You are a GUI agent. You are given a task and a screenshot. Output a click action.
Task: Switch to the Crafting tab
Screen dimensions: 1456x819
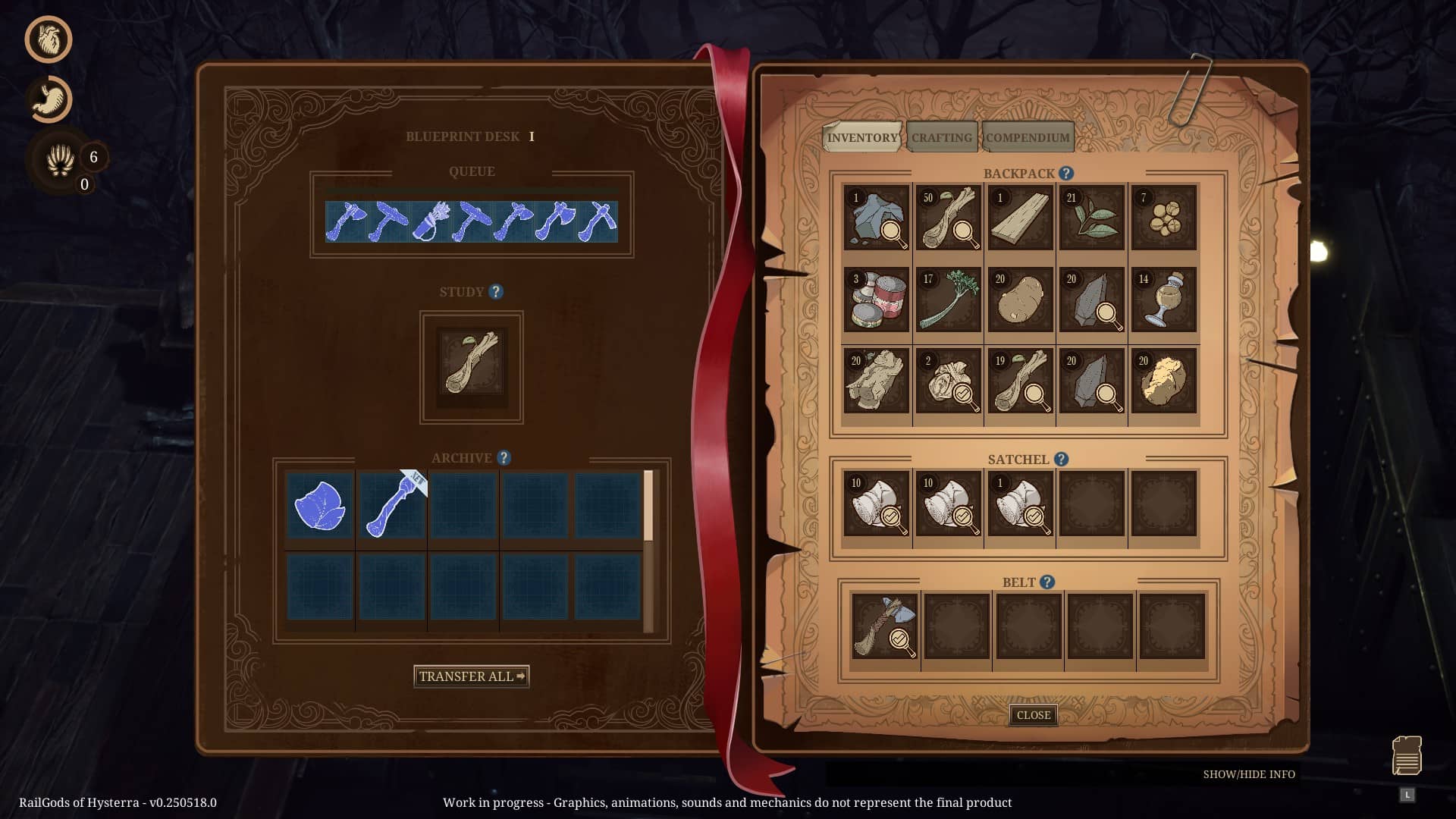click(941, 137)
